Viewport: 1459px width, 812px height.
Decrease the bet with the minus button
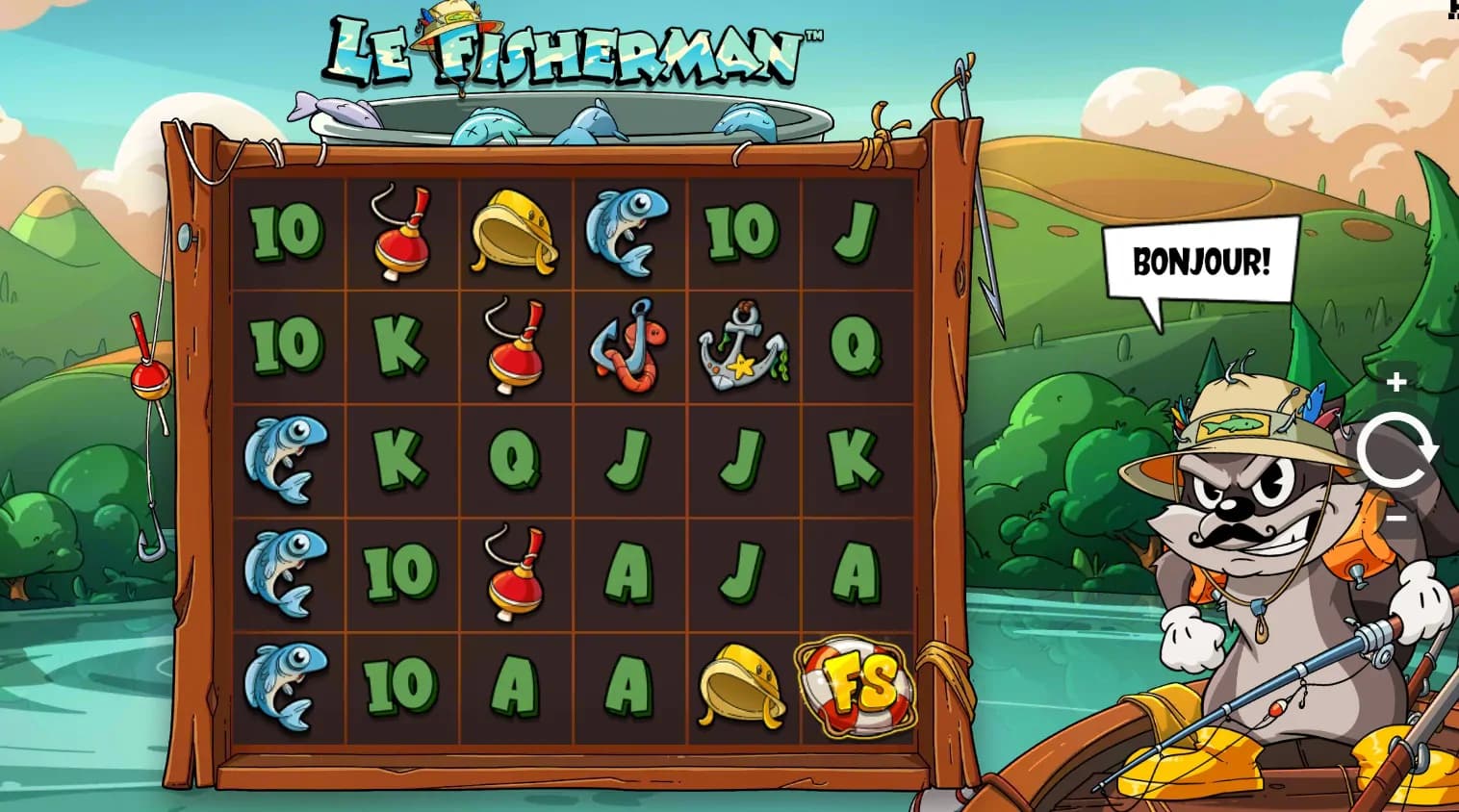click(x=1396, y=518)
